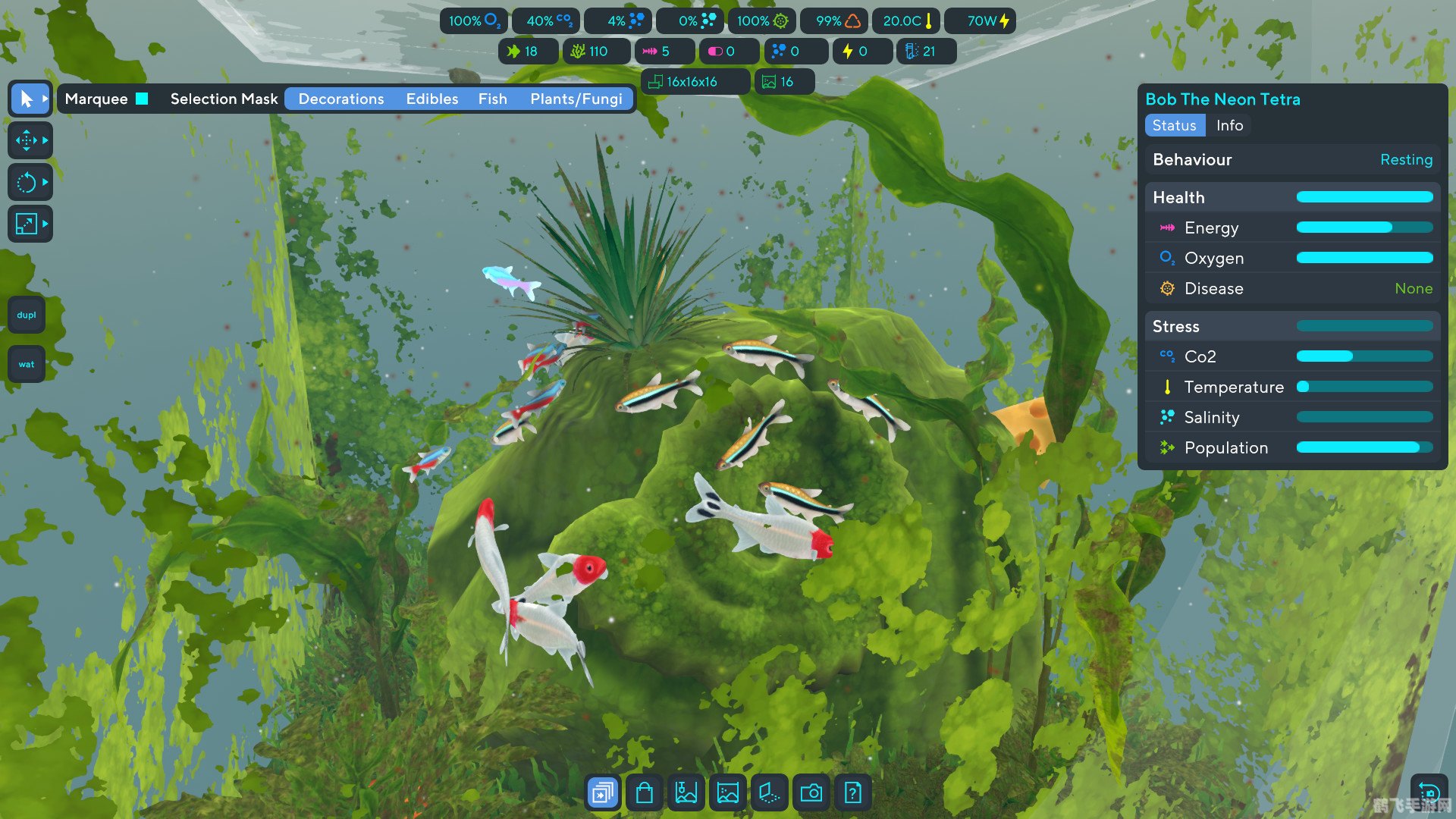The height and width of the screenshot is (819, 1456).
Task: Toggle the Fish selection mask
Action: coord(493,99)
